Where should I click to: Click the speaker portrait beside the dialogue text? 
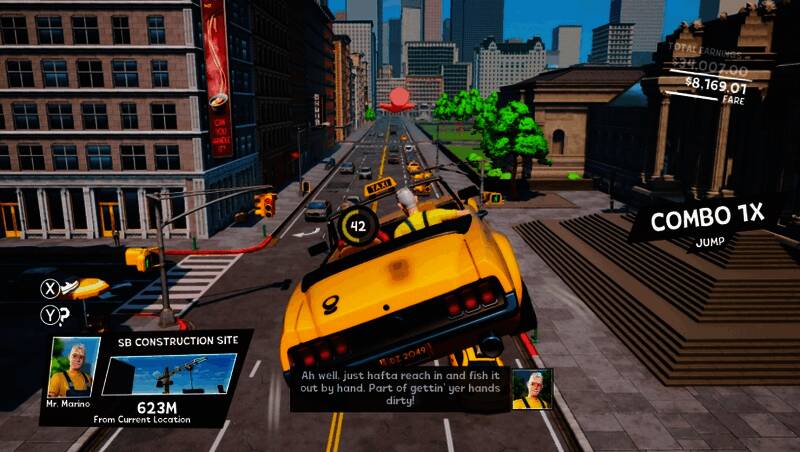pyautogui.click(x=531, y=389)
